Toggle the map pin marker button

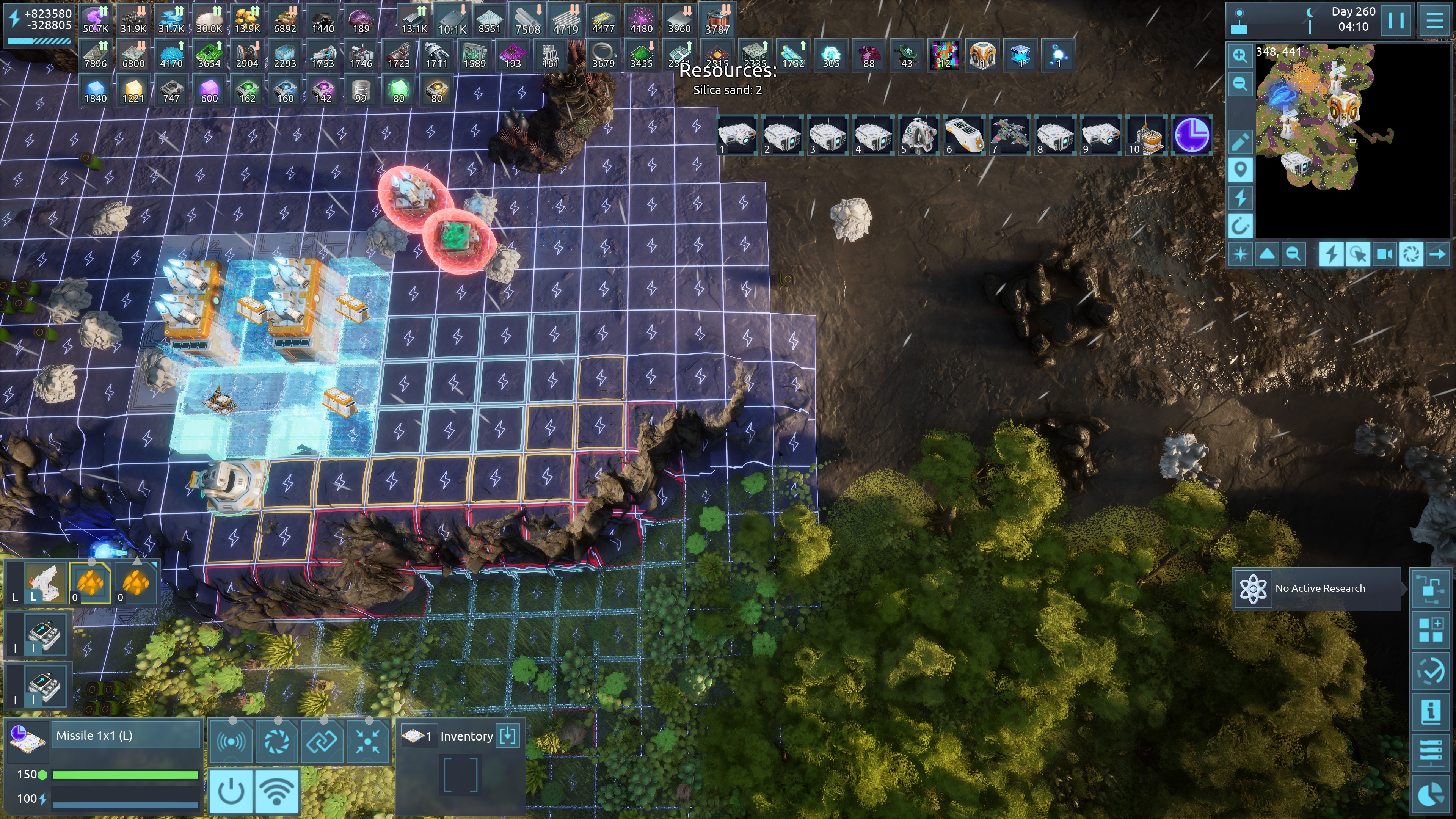point(1240,169)
